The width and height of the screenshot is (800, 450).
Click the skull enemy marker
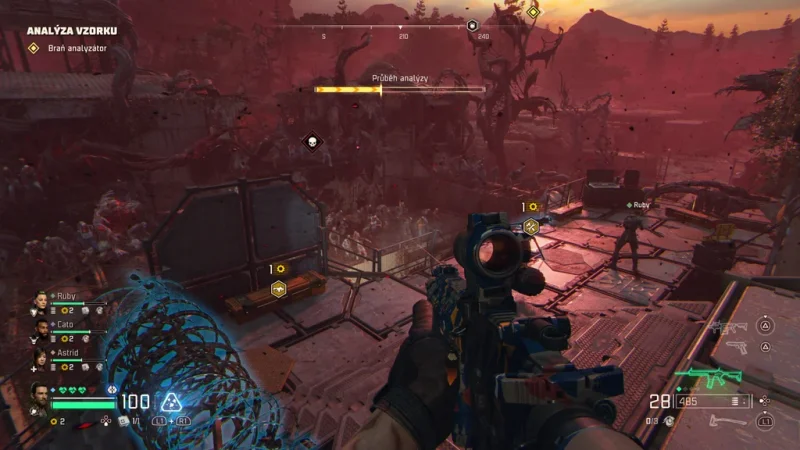[x=311, y=143]
